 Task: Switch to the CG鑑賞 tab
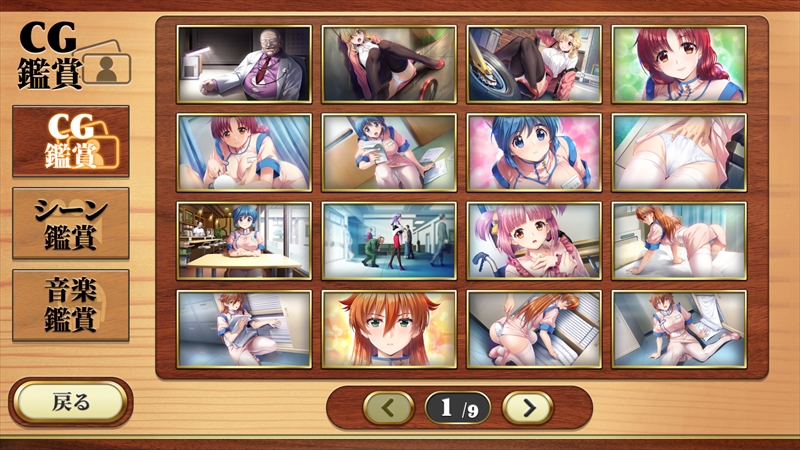coord(70,140)
